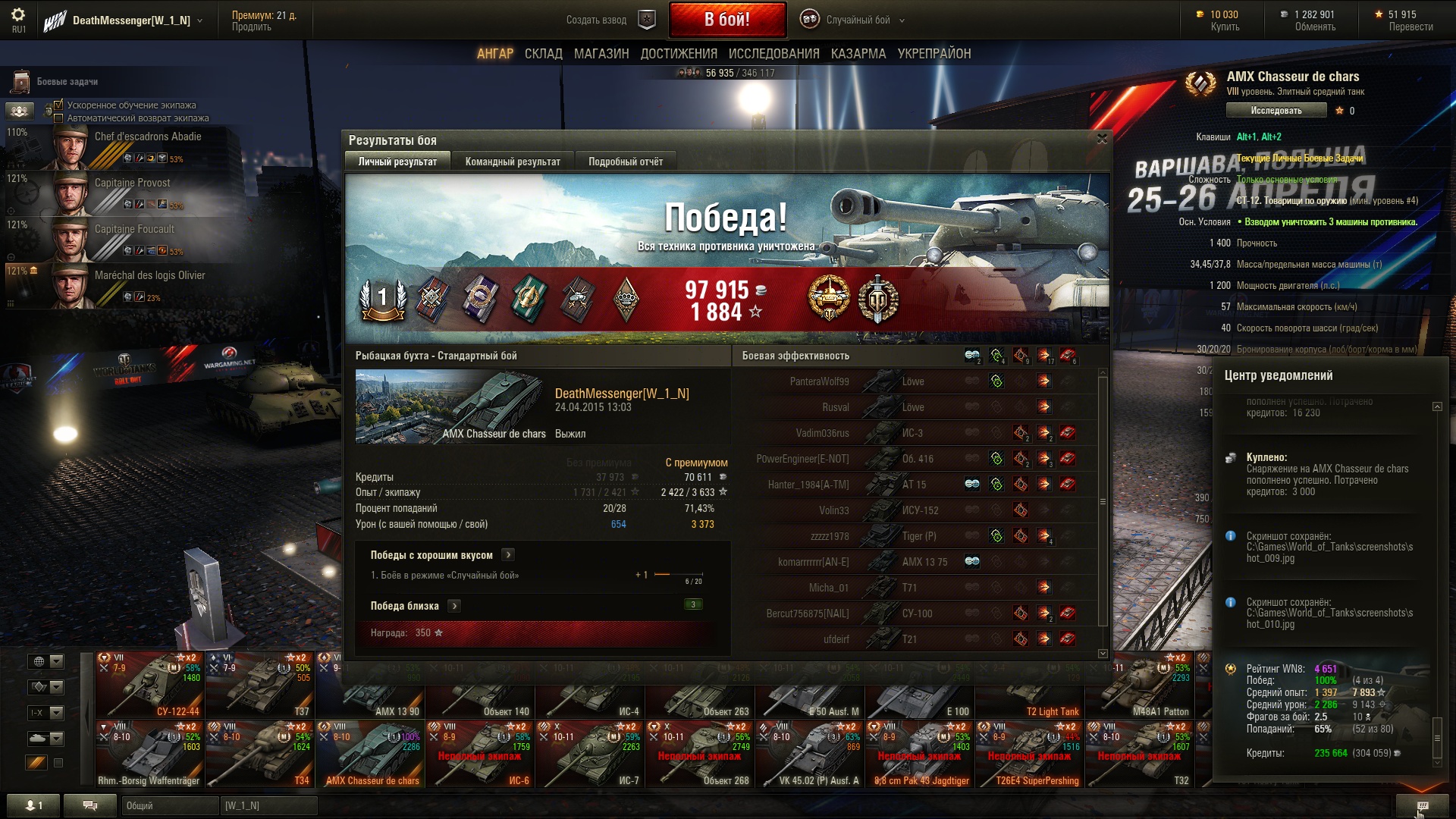This screenshot has height=819, width=1456.
Task: Expand the Победа близка mission
Action: pos(453,606)
